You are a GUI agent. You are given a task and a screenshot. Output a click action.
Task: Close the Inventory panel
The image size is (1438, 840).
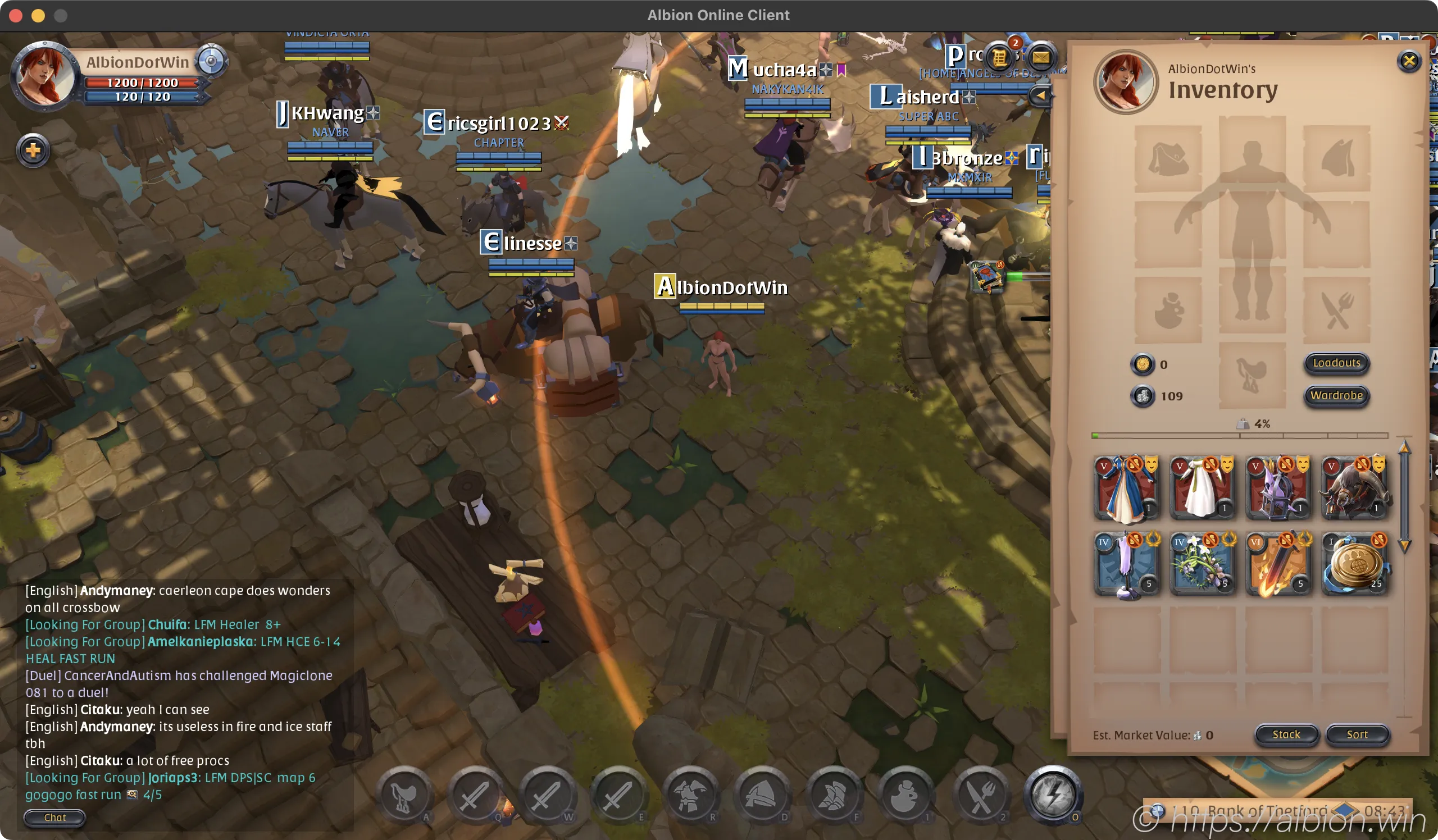[x=1409, y=61]
